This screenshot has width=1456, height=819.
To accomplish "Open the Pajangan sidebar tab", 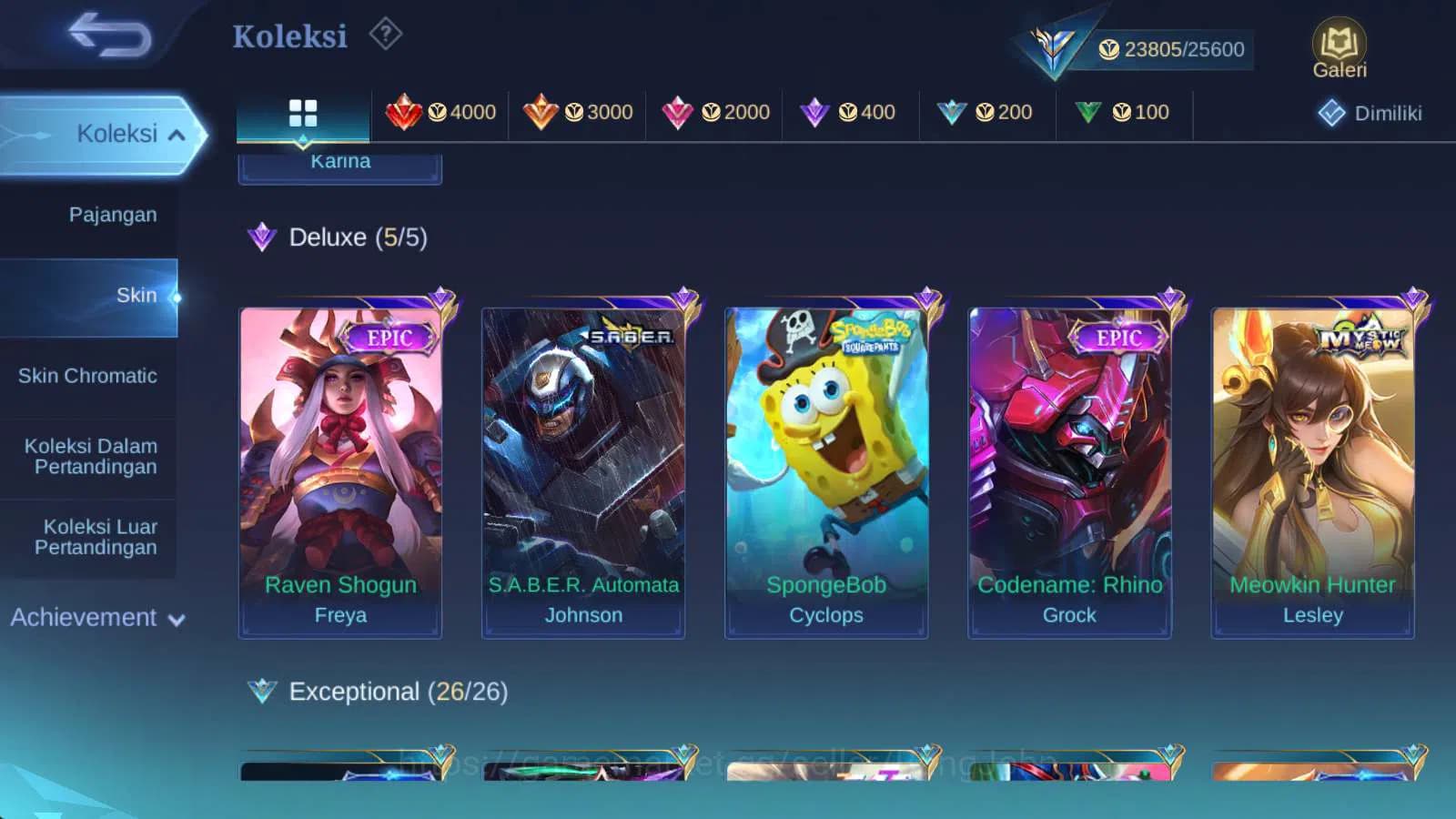I will 111,215.
